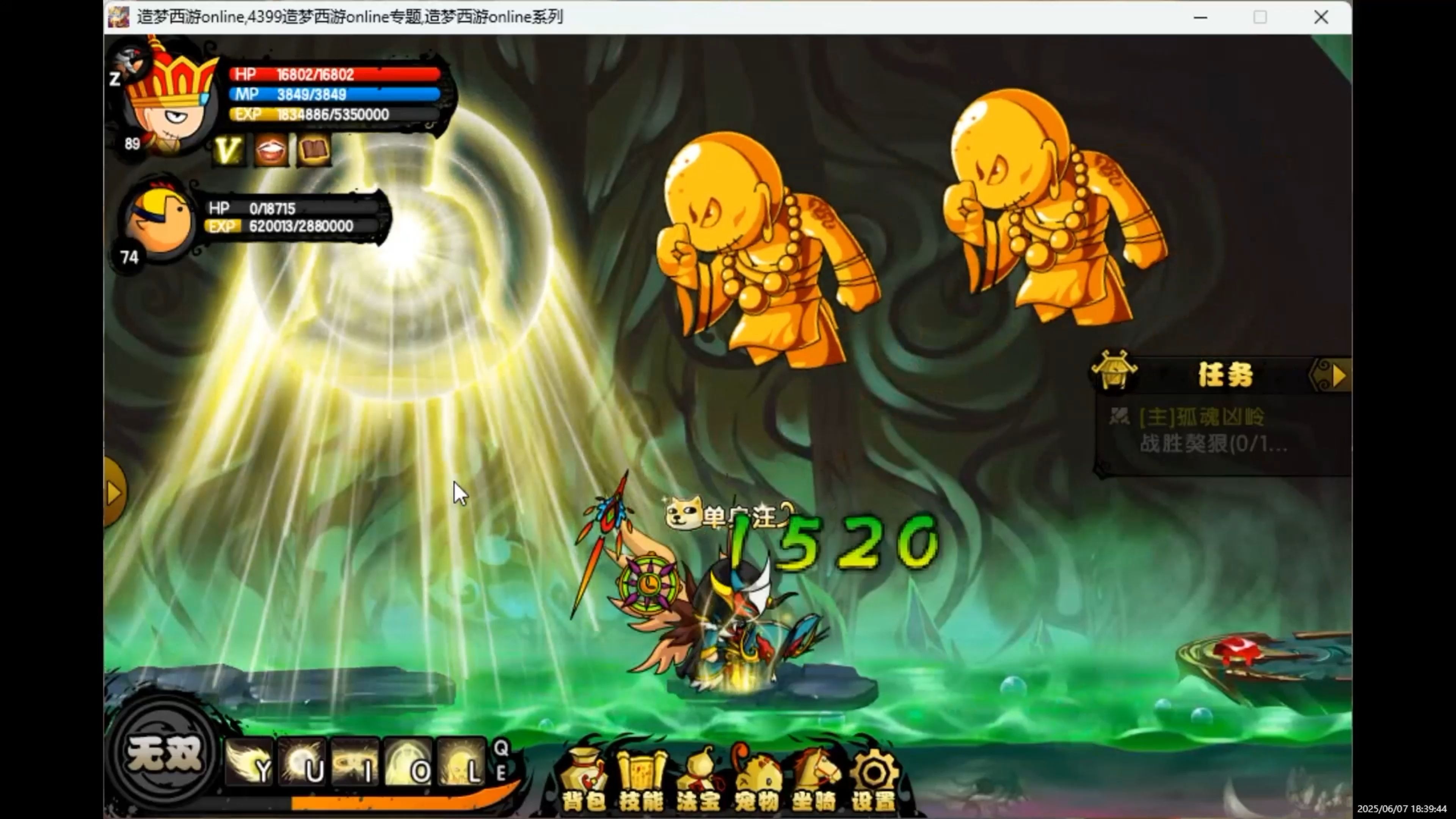Open the 法宝 gourd treasure menu
The height and width of the screenshot is (819, 1456).
point(698,778)
